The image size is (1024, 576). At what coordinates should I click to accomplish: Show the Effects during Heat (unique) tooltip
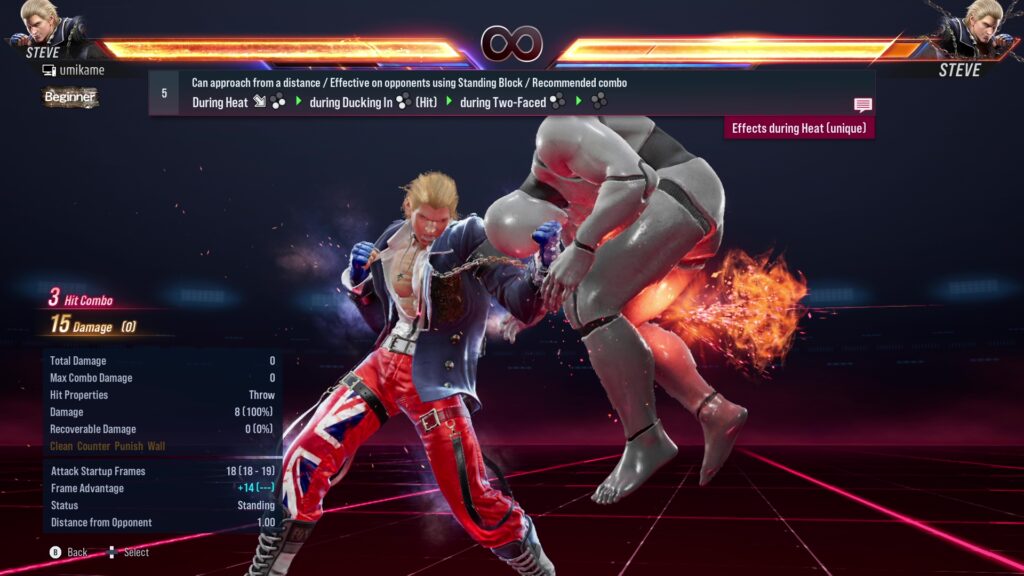coord(799,128)
